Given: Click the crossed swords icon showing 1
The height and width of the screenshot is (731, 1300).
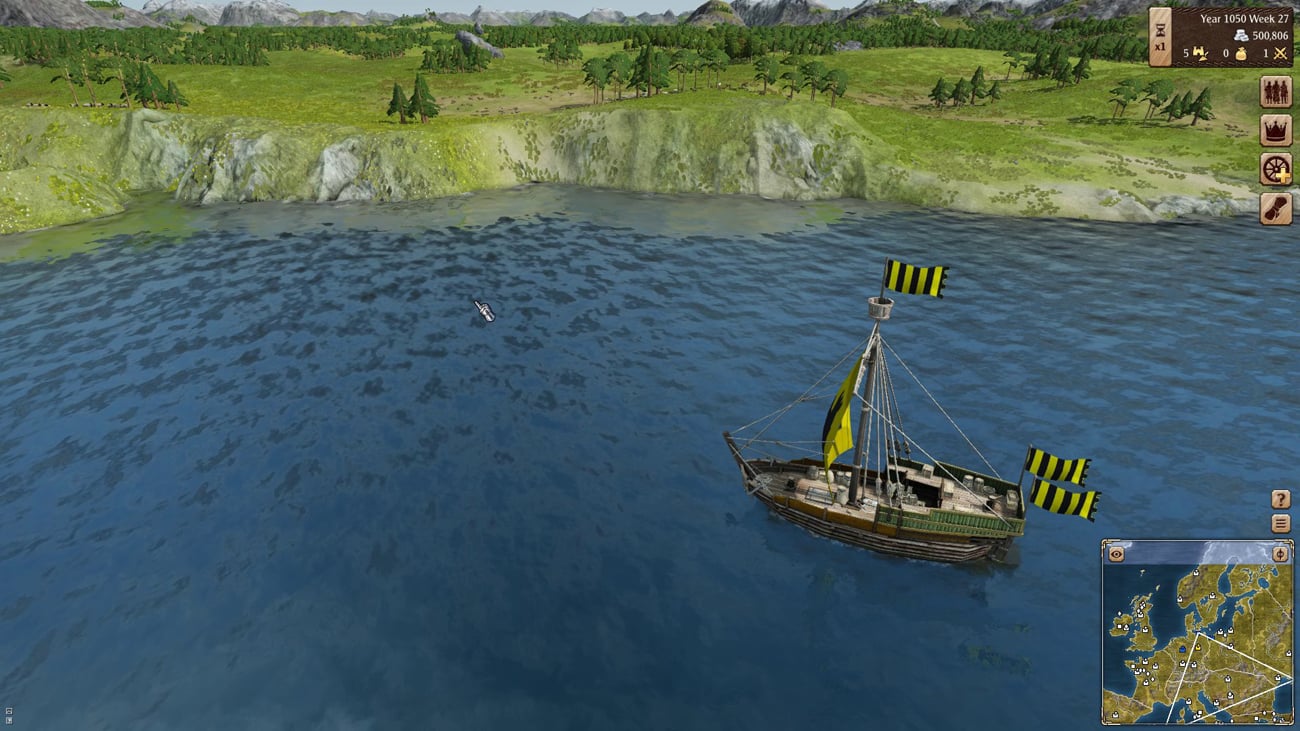Looking at the screenshot, I should click(1279, 54).
